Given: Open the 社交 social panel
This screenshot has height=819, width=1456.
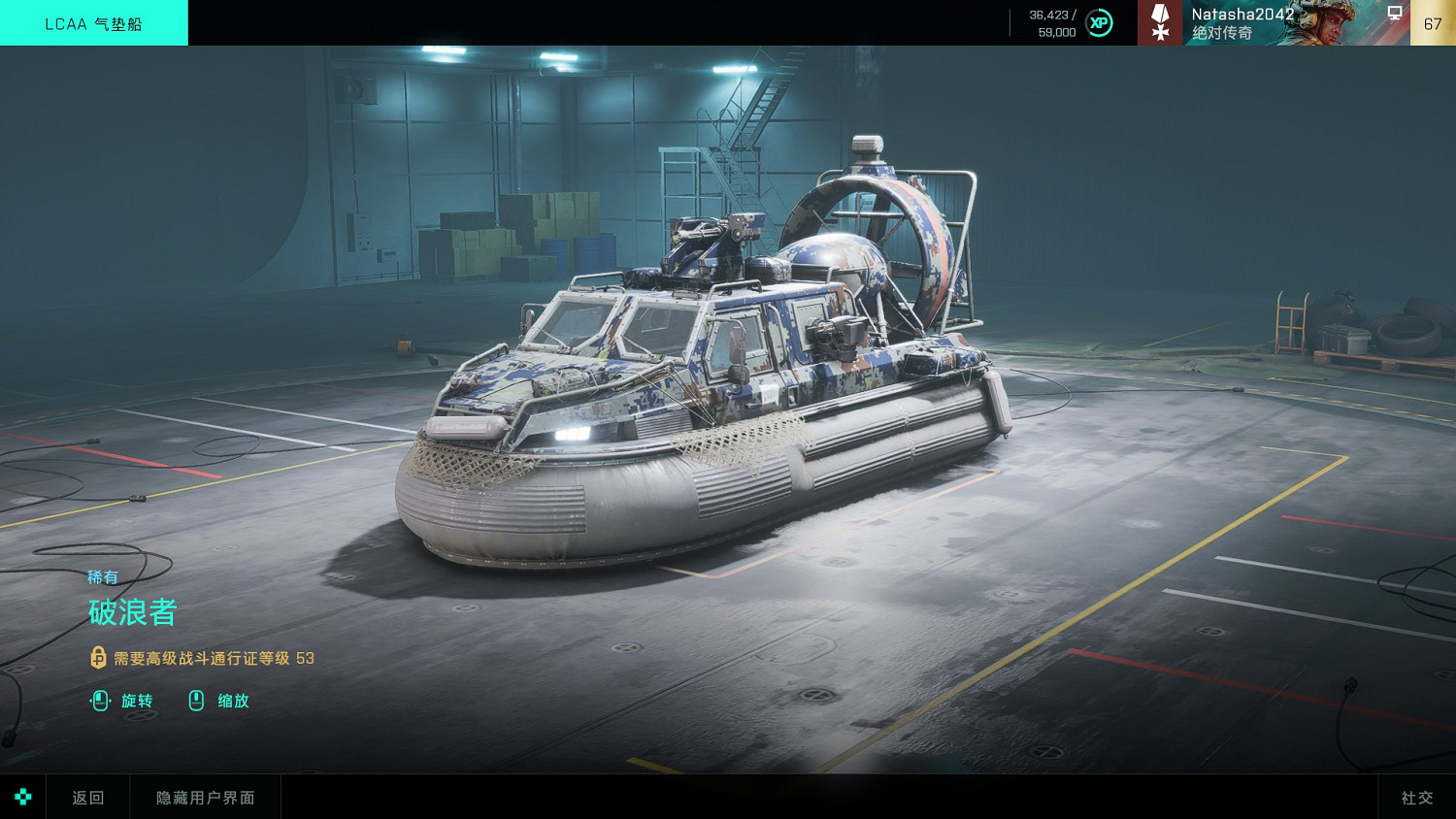Looking at the screenshot, I should tap(1416, 797).
